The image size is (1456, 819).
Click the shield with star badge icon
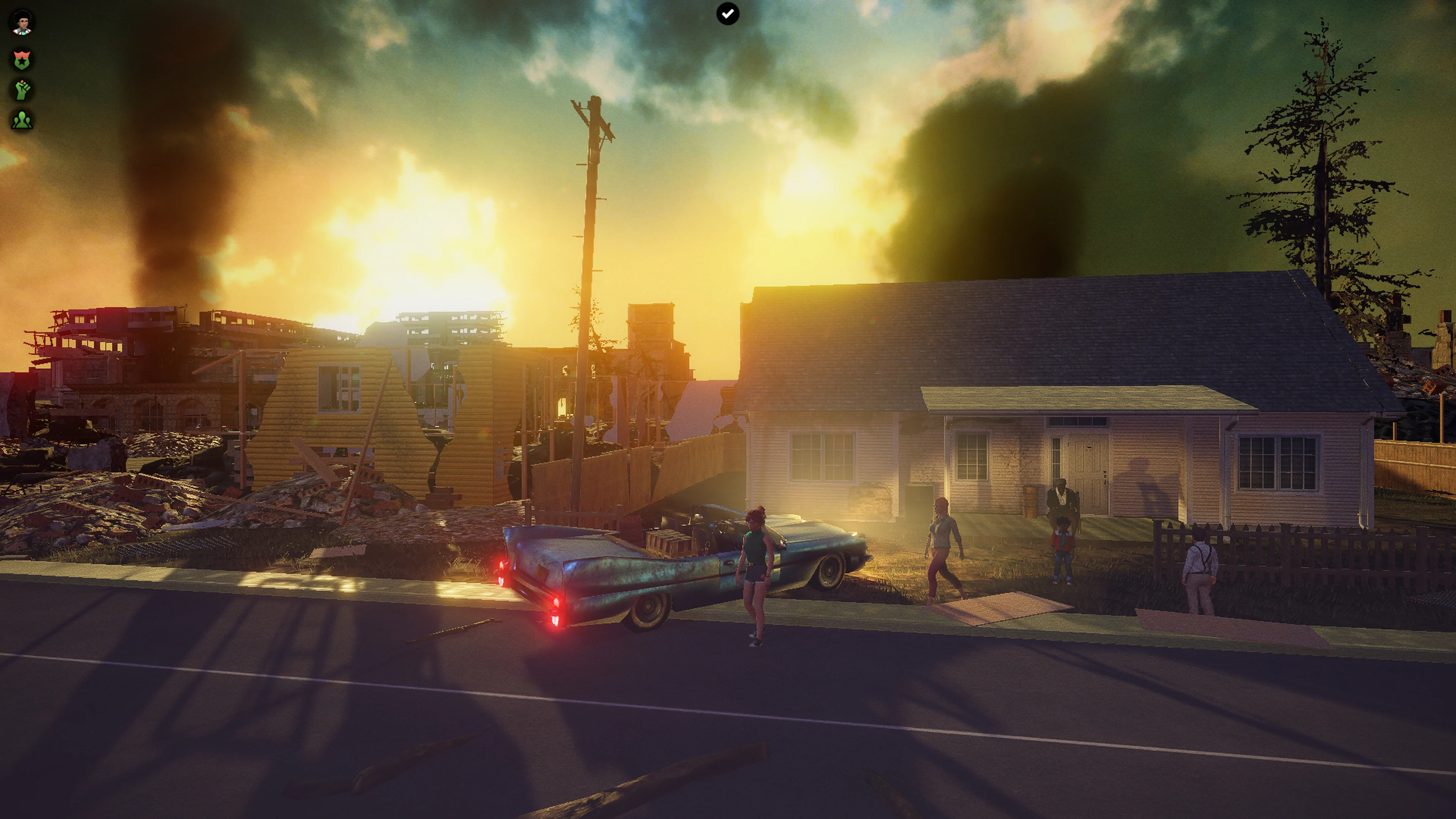tap(23, 60)
